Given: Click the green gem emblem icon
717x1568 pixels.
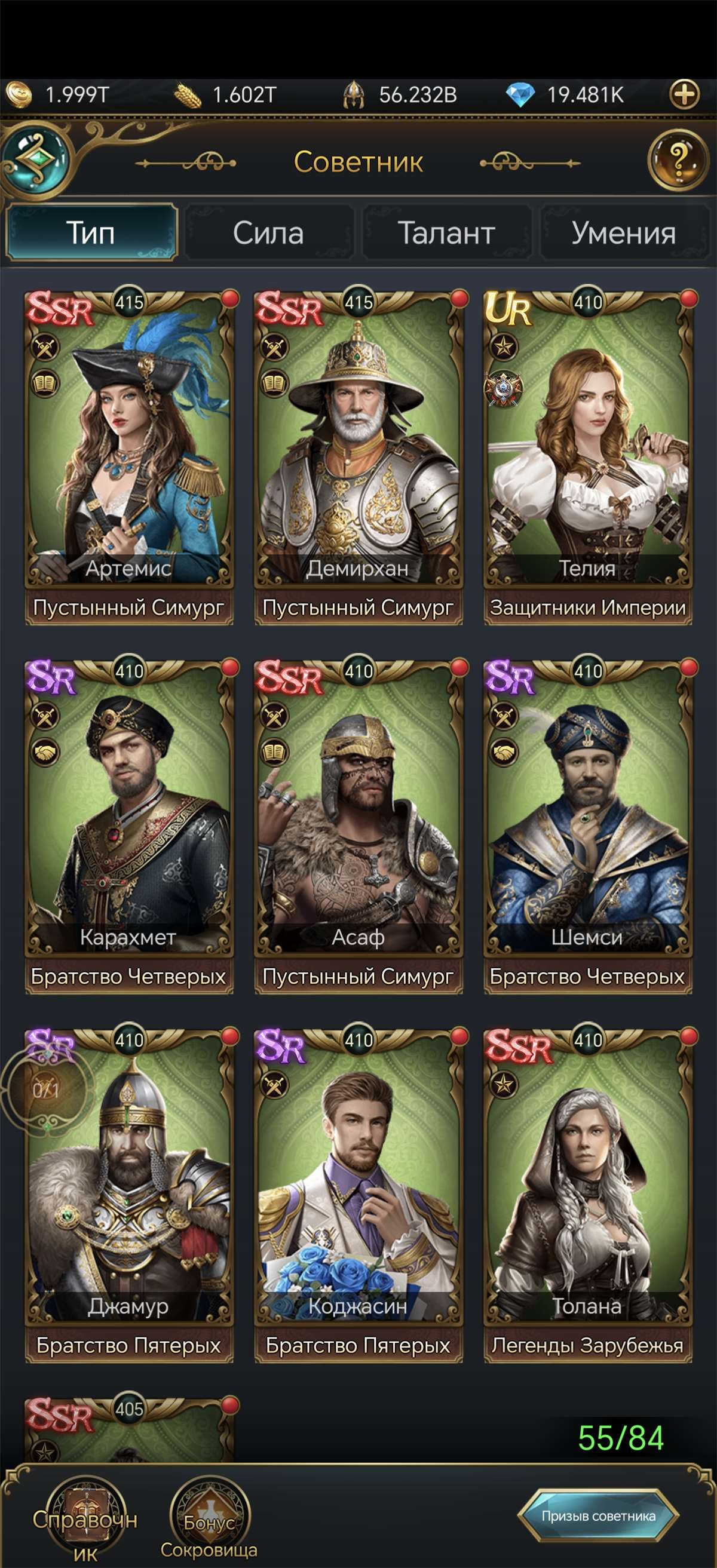Looking at the screenshot, I should click(x=36, y=159).
